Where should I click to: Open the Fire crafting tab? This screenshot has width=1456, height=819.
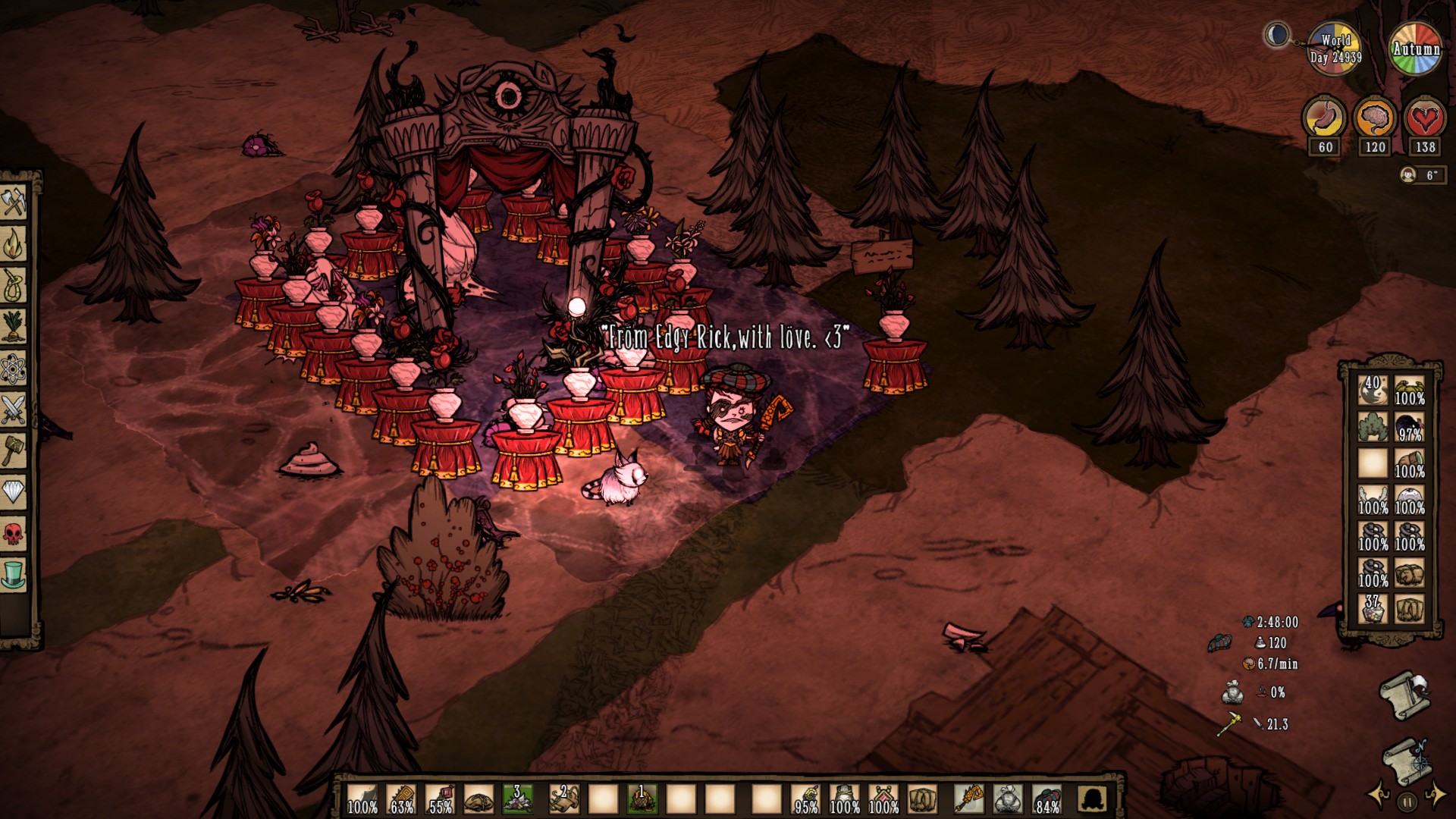[x=14, y=244]
